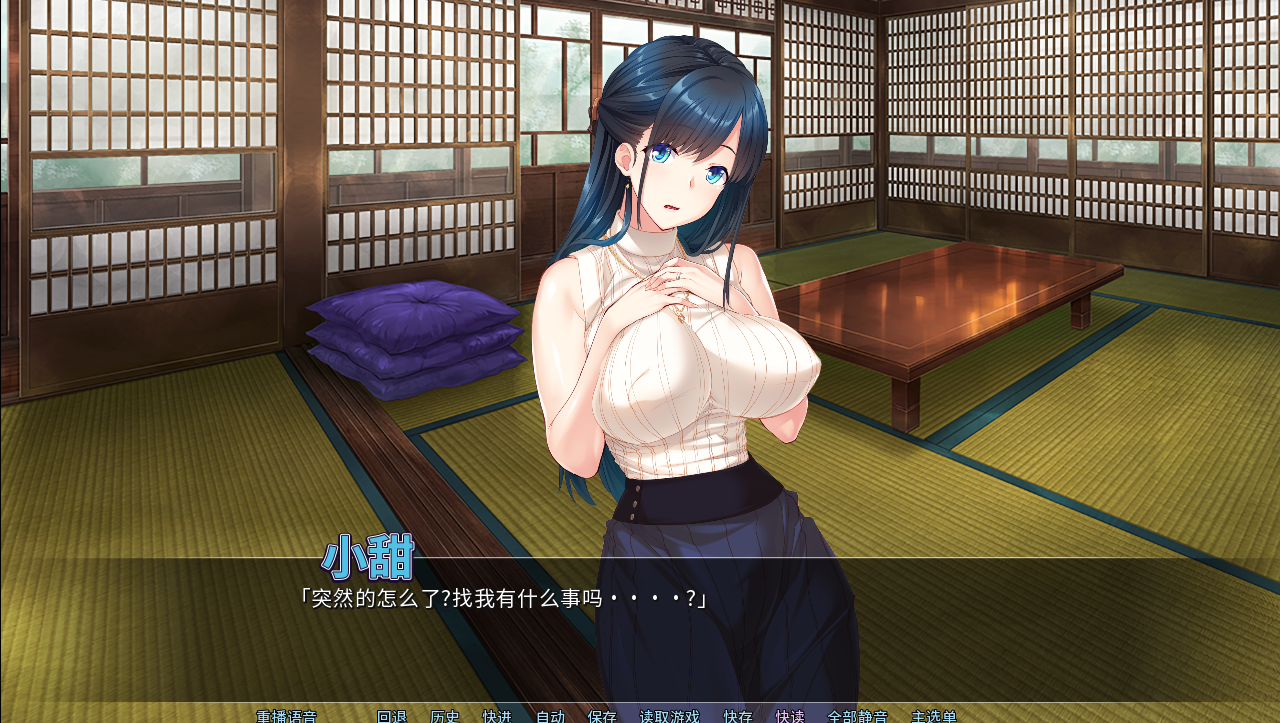Image resolution: width=1280 pixels, height=723 pixels.
Task: Quick save with 快存
Action: (x=738, y=716)
